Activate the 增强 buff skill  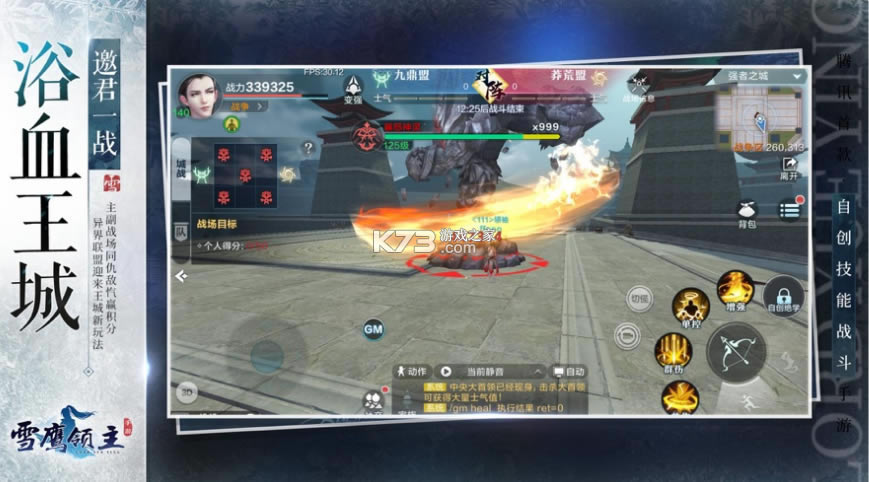[735, 289]
